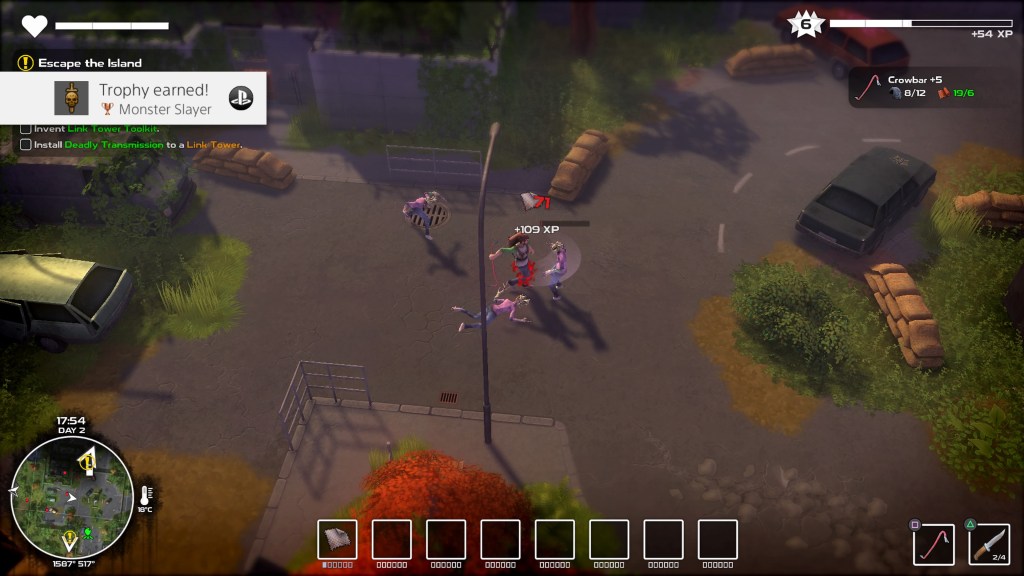Tick the Install Deadly Transmission objective checkbox
Screen dimensions: 1024x576
click(x=25, y=145)
